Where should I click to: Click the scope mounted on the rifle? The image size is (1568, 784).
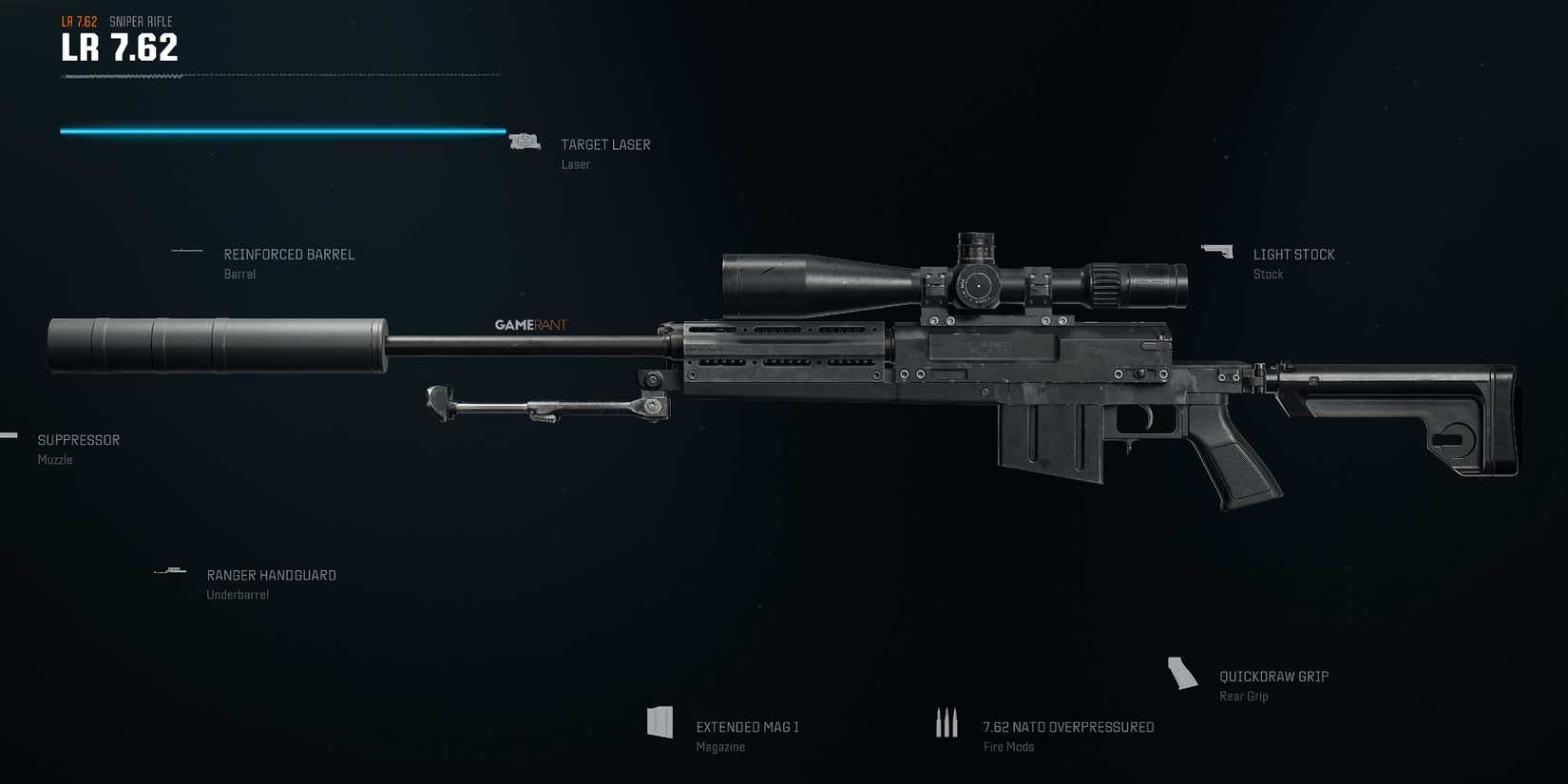coord(950,278)
